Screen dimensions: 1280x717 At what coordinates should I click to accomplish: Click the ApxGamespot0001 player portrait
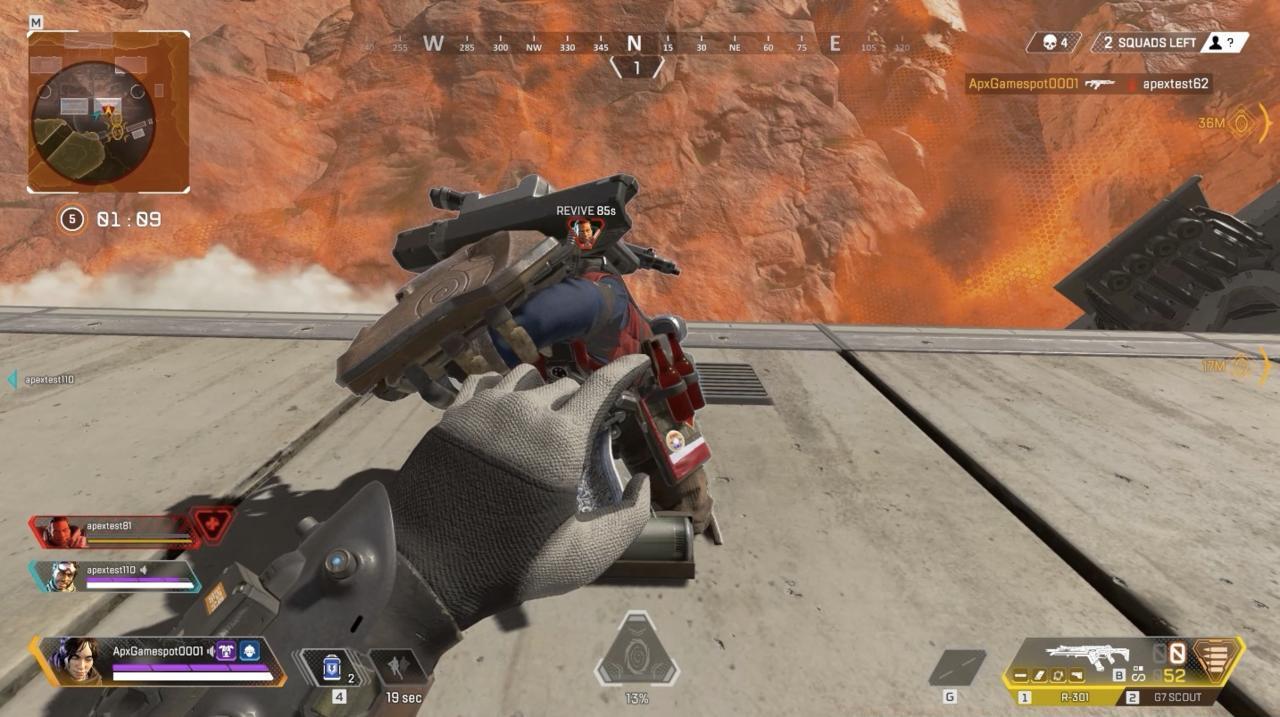pyautogui.click(x=75, y=661)
